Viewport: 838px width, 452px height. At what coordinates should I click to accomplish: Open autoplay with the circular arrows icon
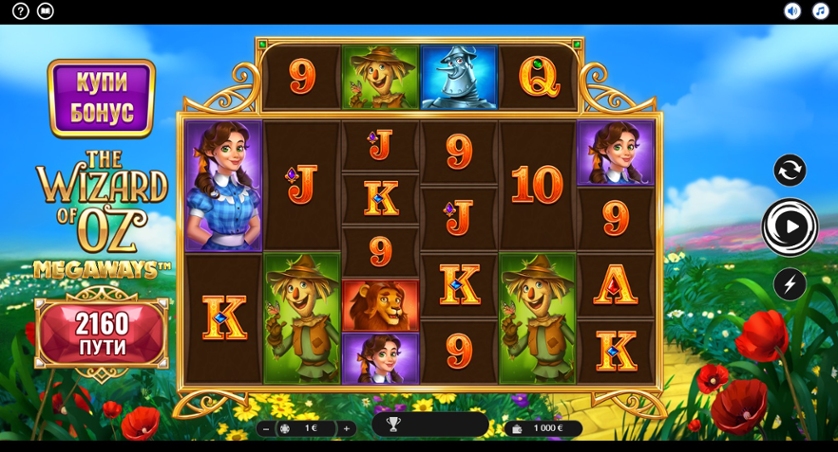point(790,170)
